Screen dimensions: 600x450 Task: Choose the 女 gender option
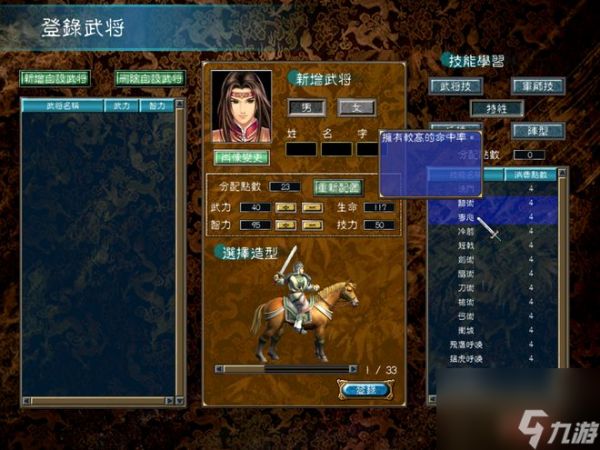356,106
